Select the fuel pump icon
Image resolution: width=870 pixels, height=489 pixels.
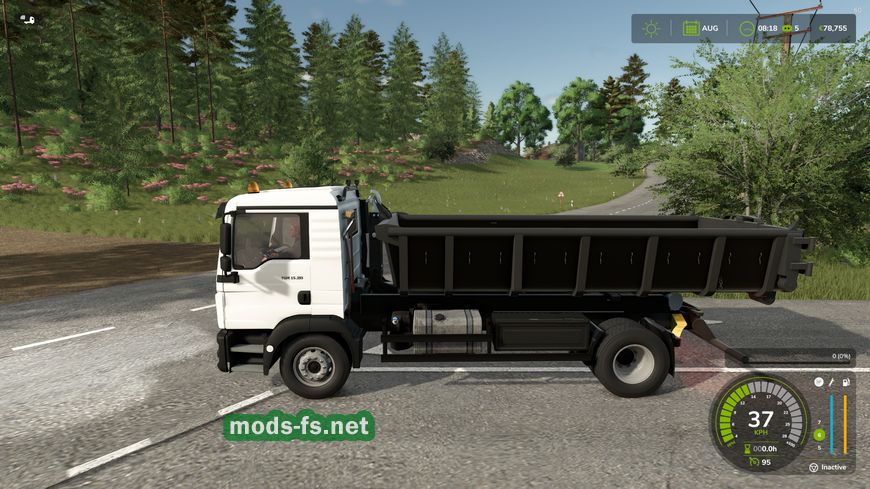[847, 381]
